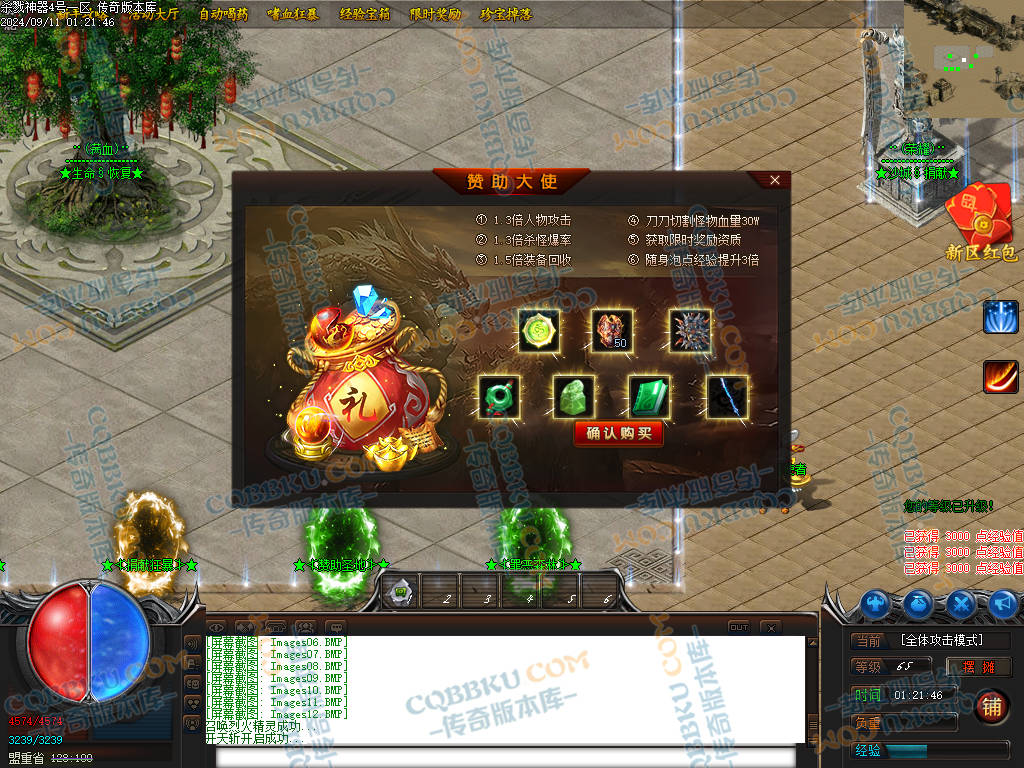Activate the blue ice skill icon
This screenshot has height=768, width=1024.
(1000, 316)
